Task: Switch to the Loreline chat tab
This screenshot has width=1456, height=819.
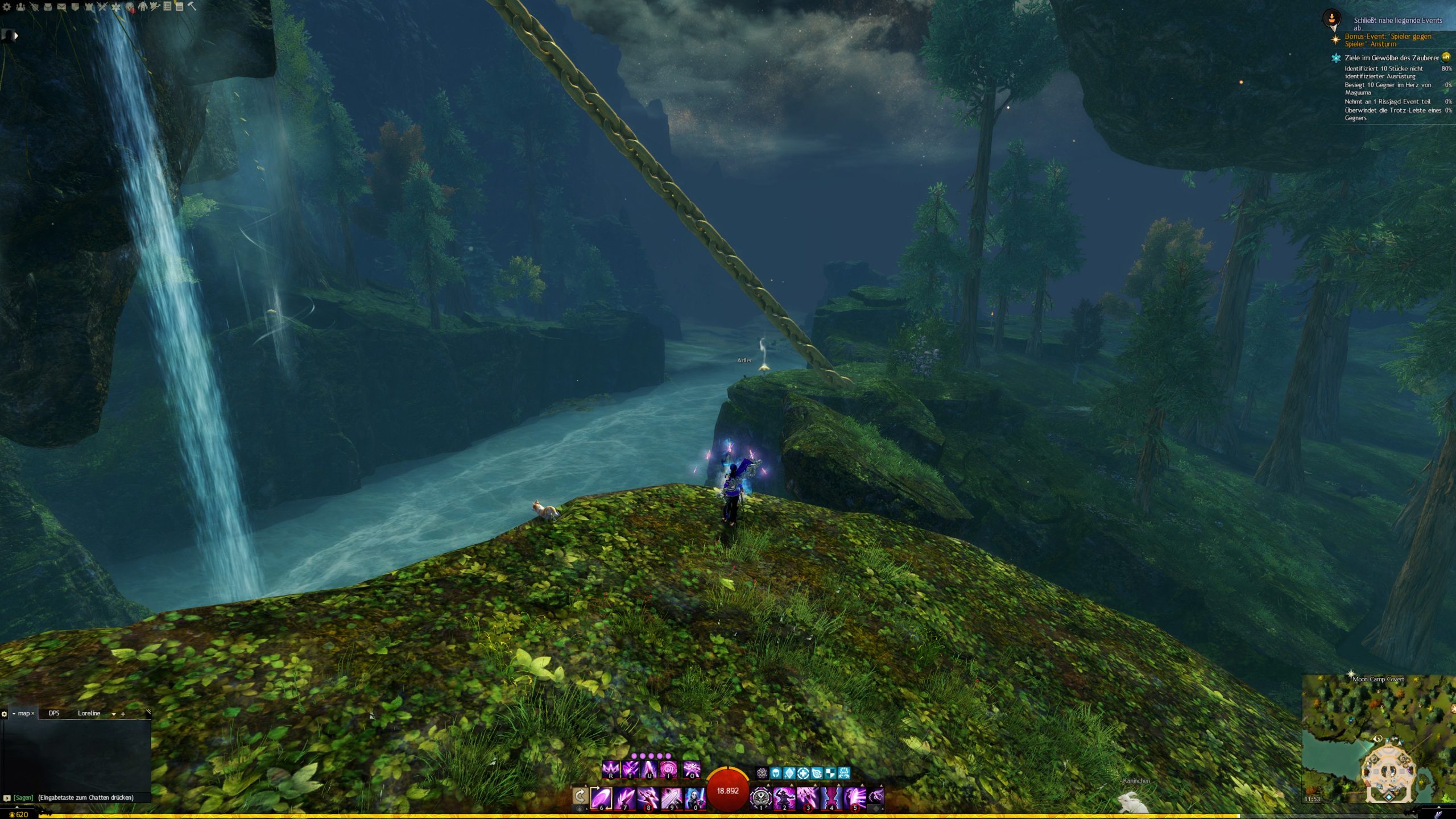Action: pyautogui.click(x=89, y=713)
